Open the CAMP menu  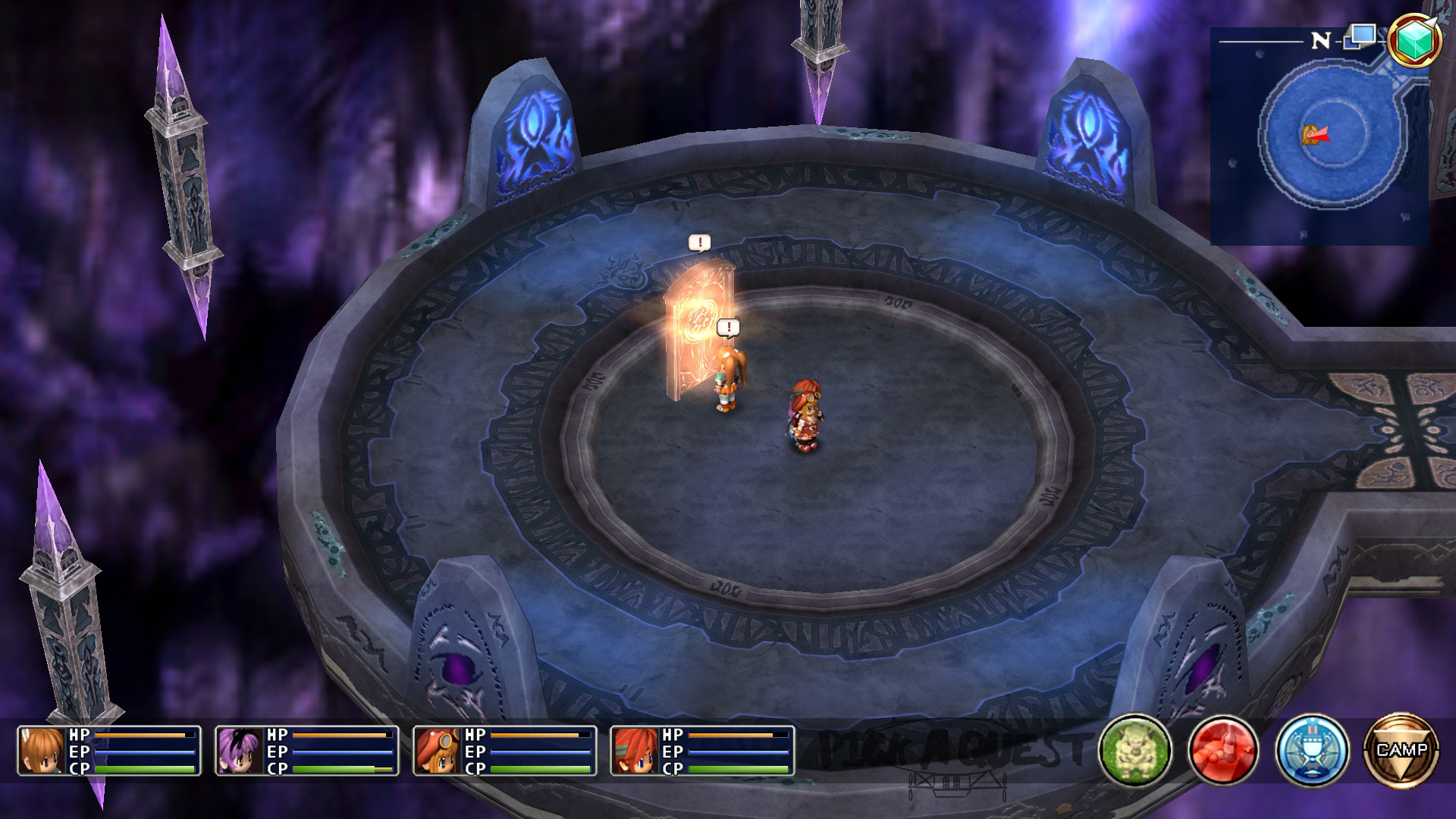[x=1401, y=750]
